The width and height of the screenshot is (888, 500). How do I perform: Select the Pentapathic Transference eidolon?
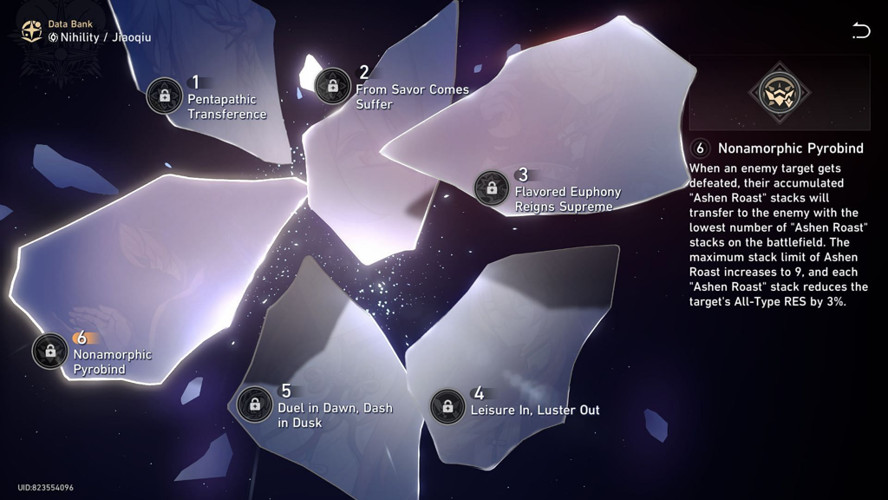tap(165, 96)
